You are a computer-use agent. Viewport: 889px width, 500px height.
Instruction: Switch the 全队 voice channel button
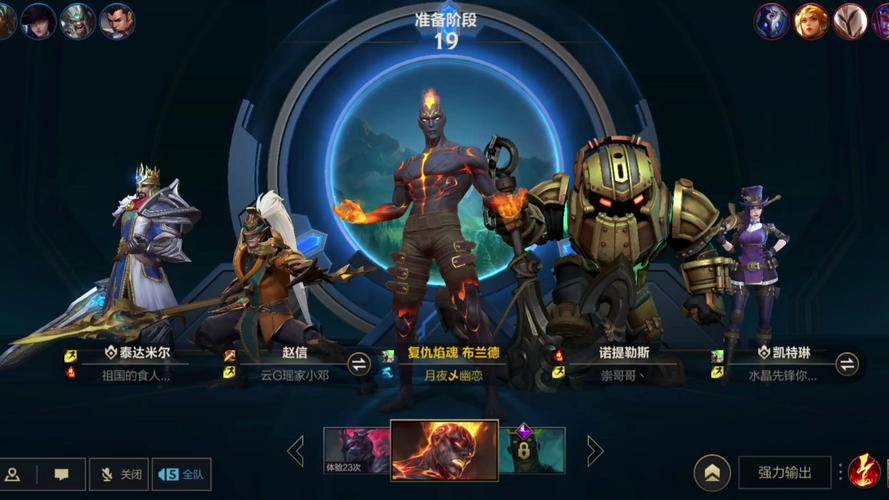point(181,474)
